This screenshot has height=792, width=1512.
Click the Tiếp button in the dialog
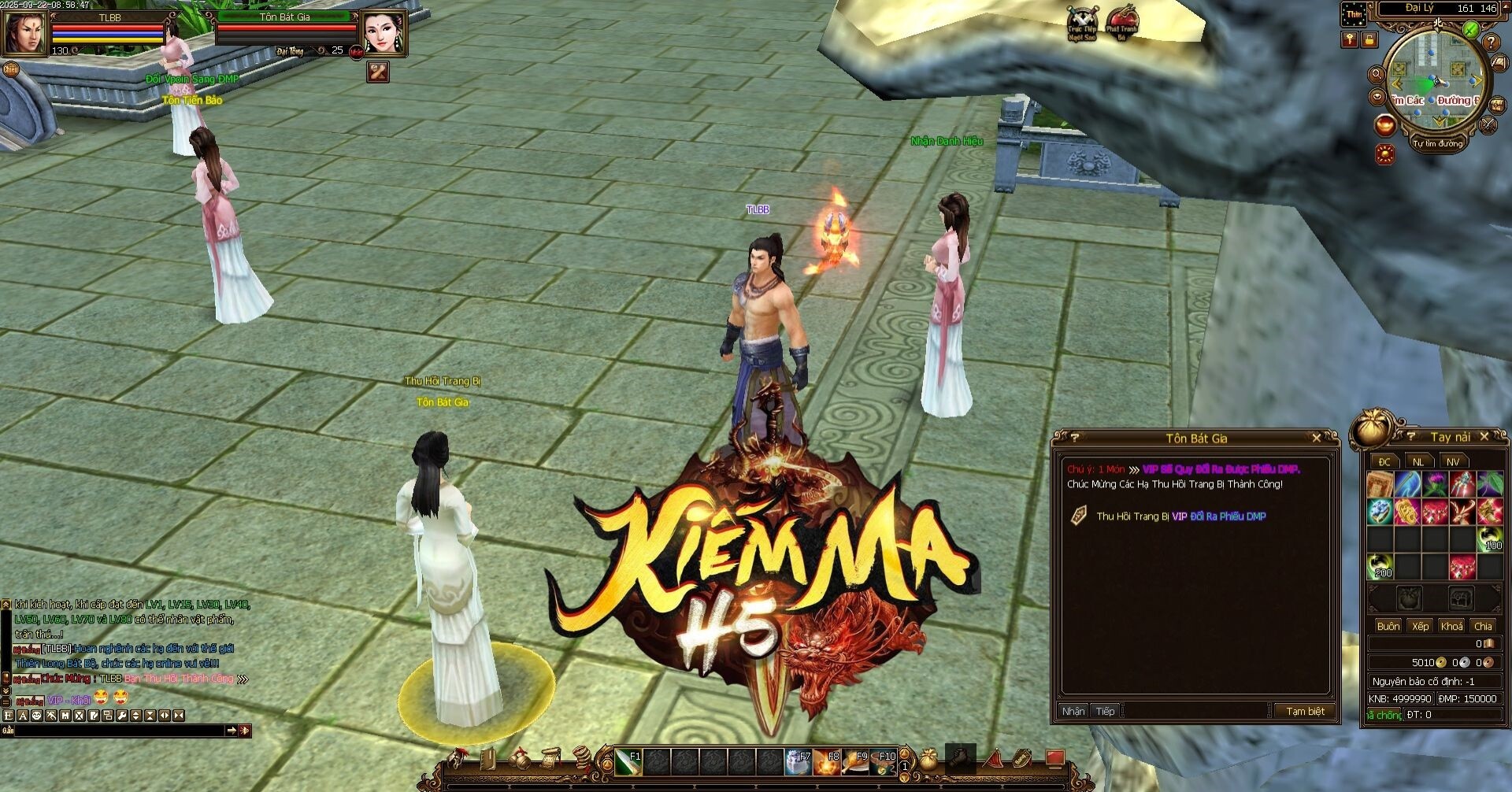coord(1105,711)
